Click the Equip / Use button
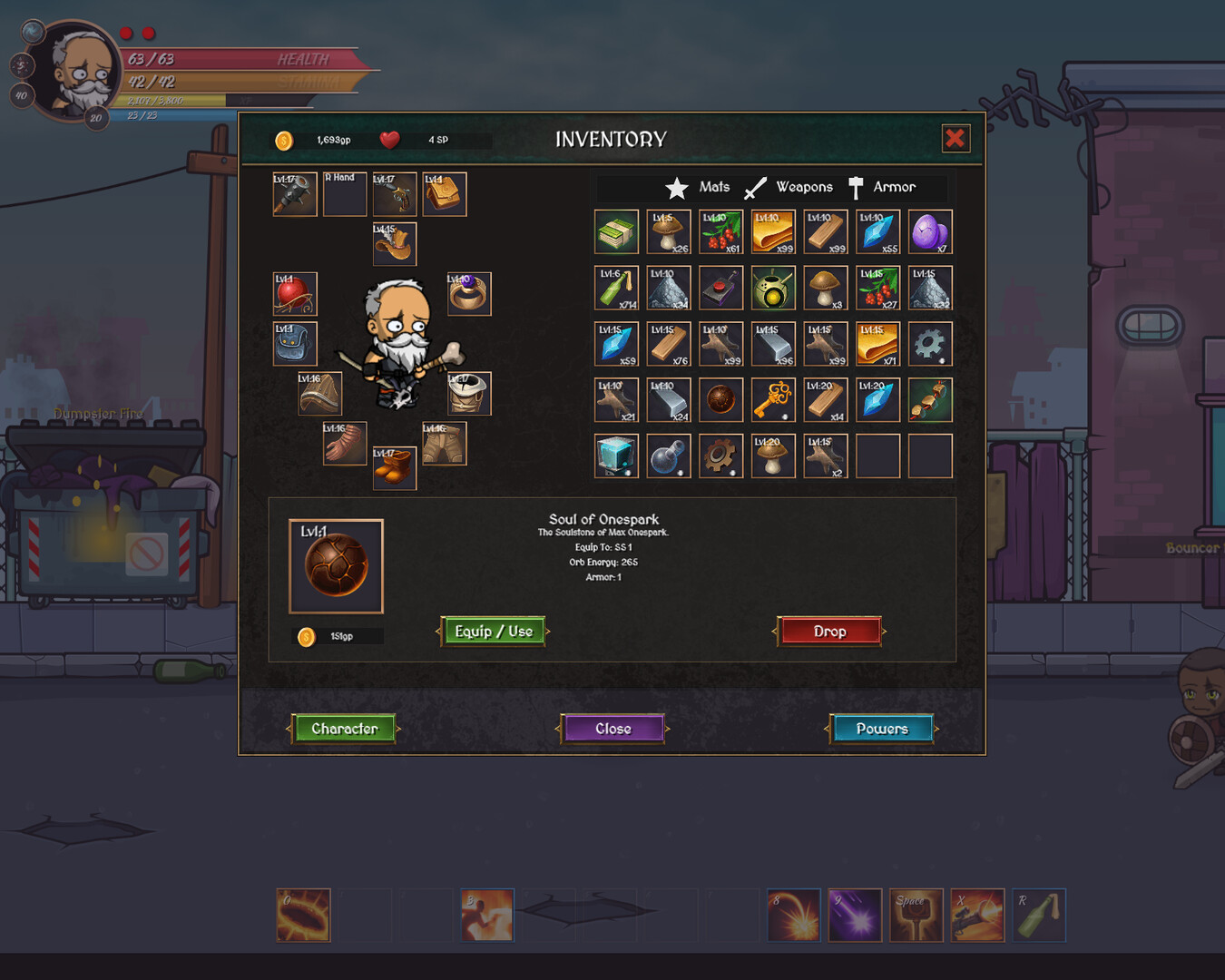This screenshot has height=980, width=1225. point(494,632)
